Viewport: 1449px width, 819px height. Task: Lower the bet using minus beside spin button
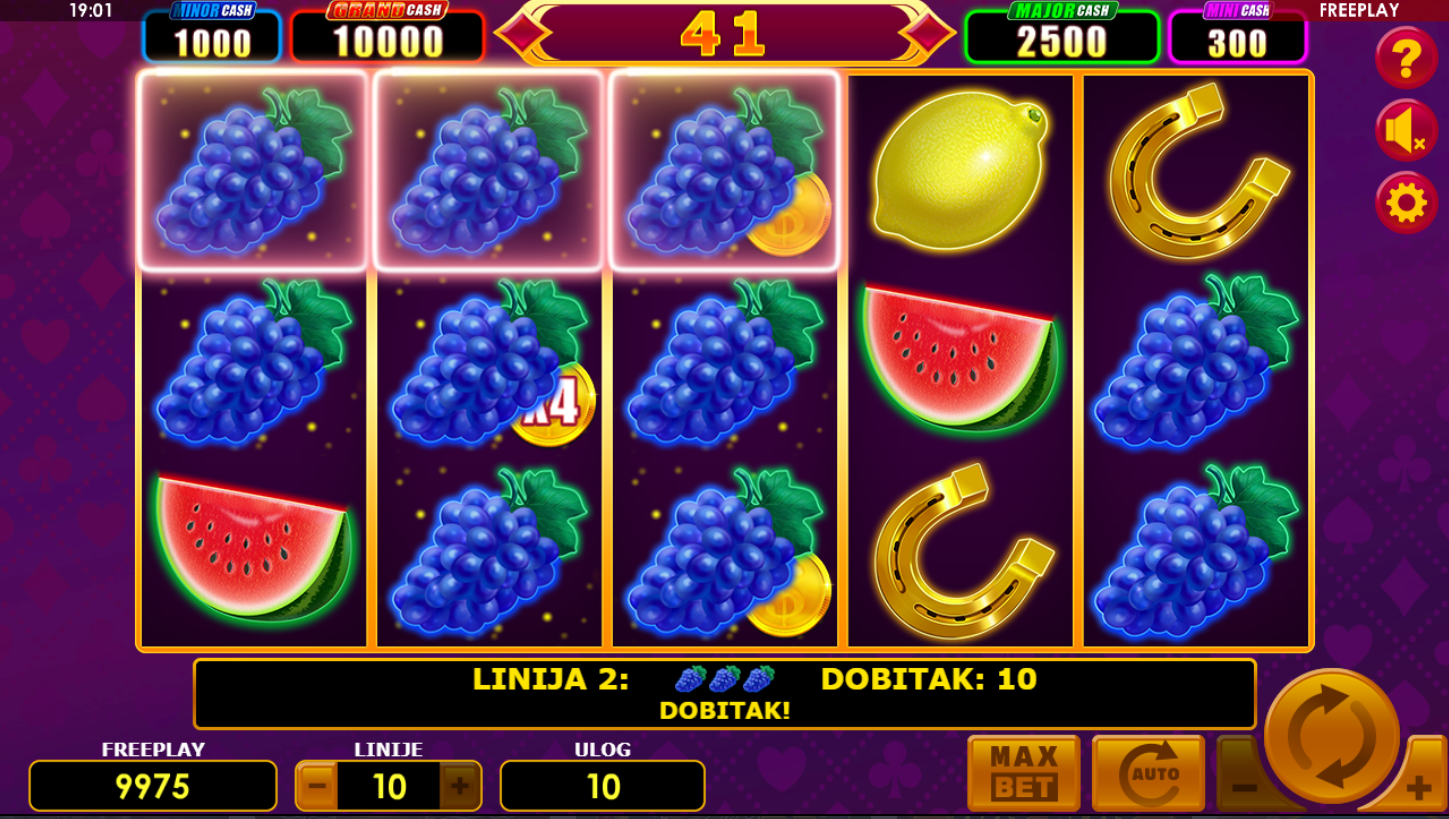click(x=1243, y=786)
